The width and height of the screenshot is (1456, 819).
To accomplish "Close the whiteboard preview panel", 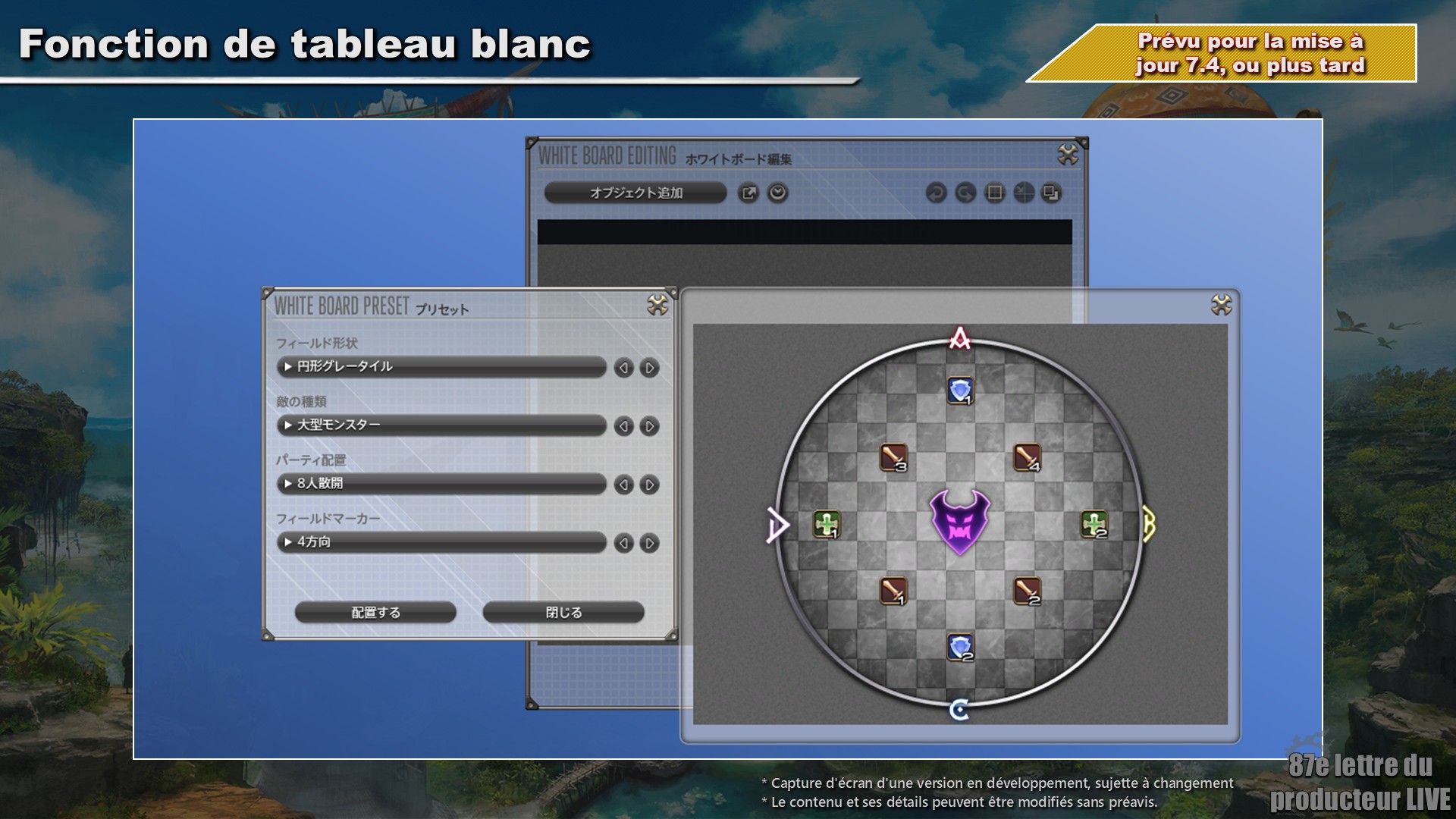I will pyautogui.click(x=1221, y=305).
